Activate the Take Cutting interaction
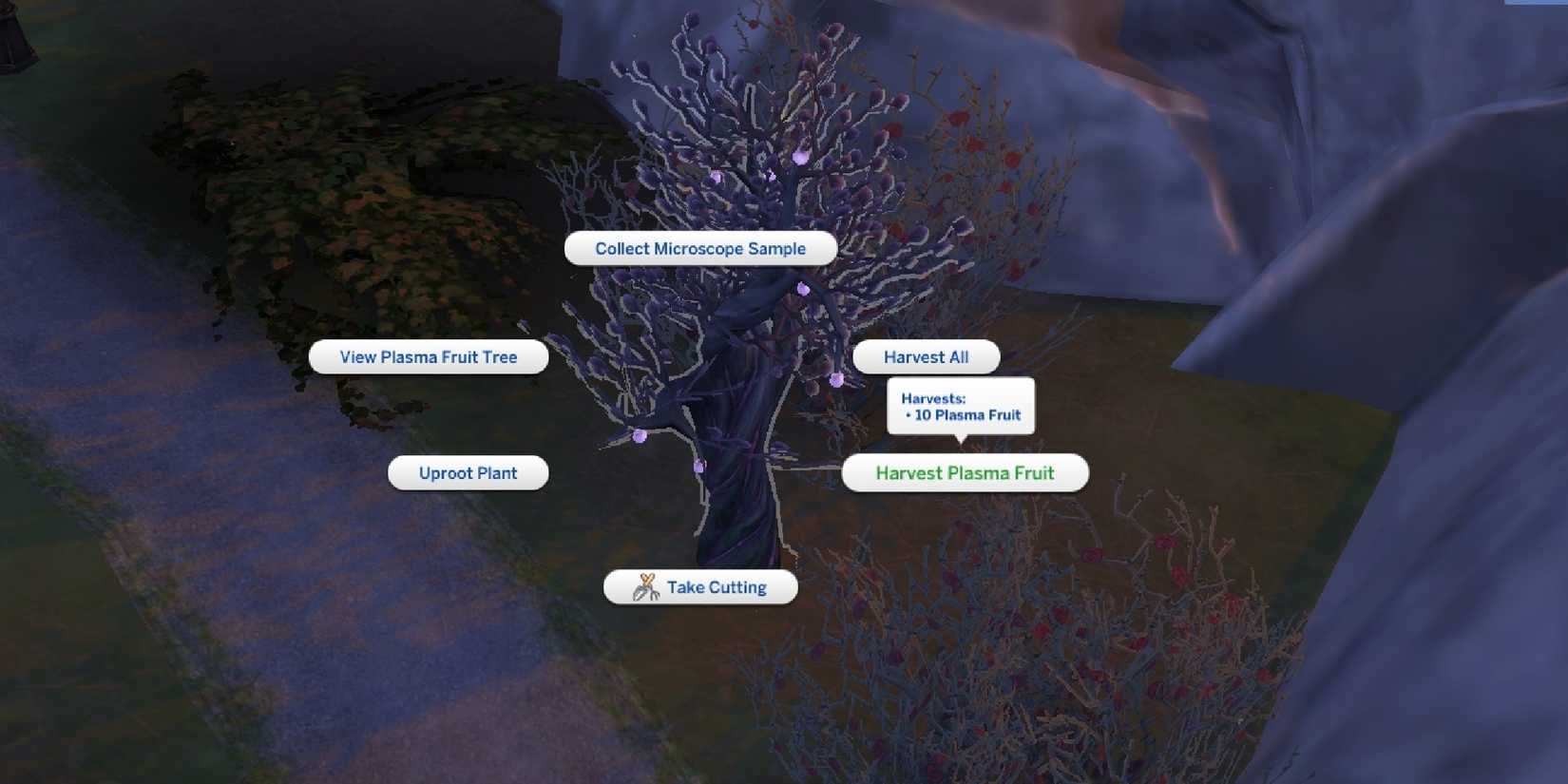 point(715,586)
